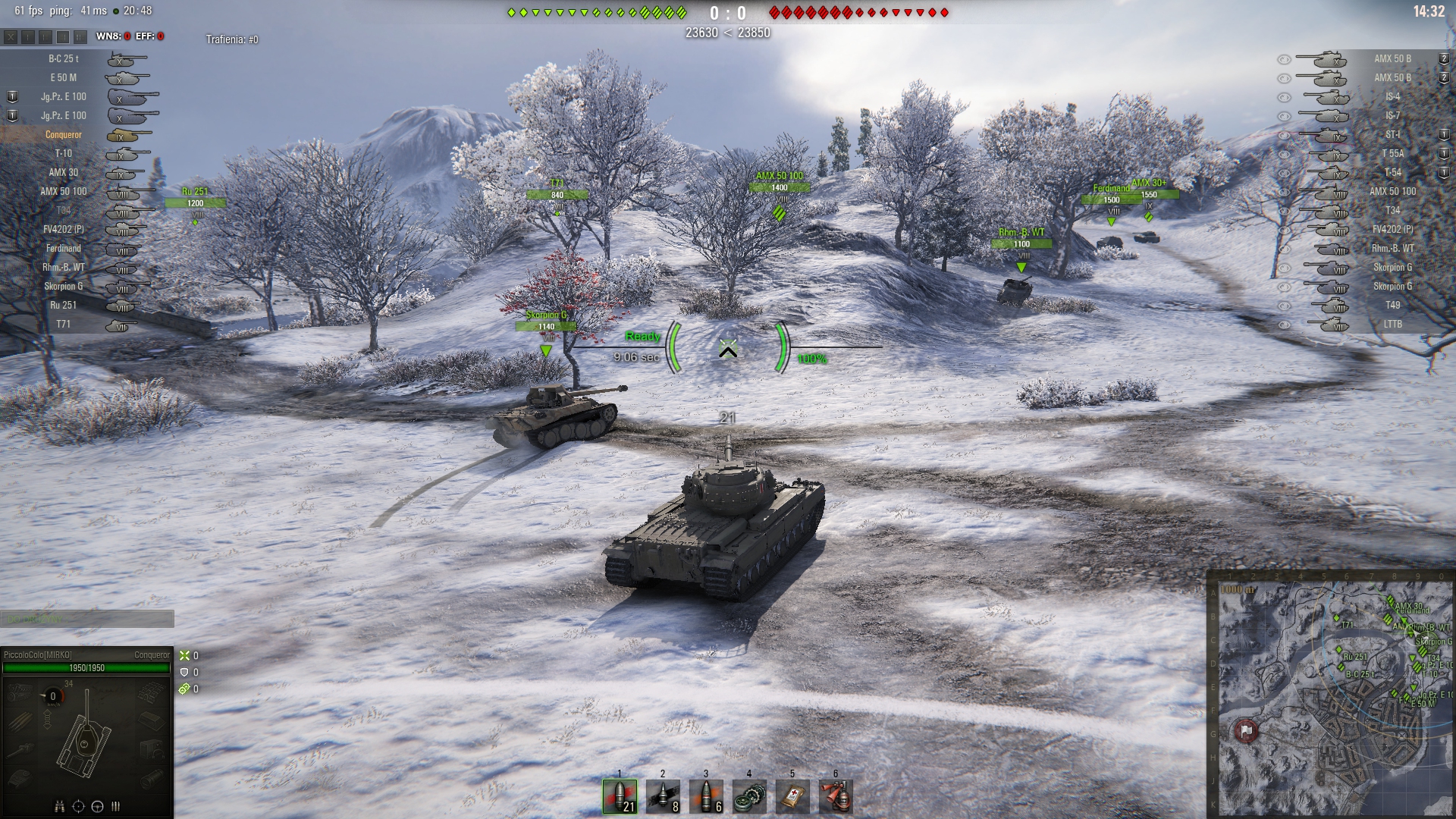This screenshot has width=1456, height=819.
Task: Choose the T-10 ally row
Action: coord(64,153)
